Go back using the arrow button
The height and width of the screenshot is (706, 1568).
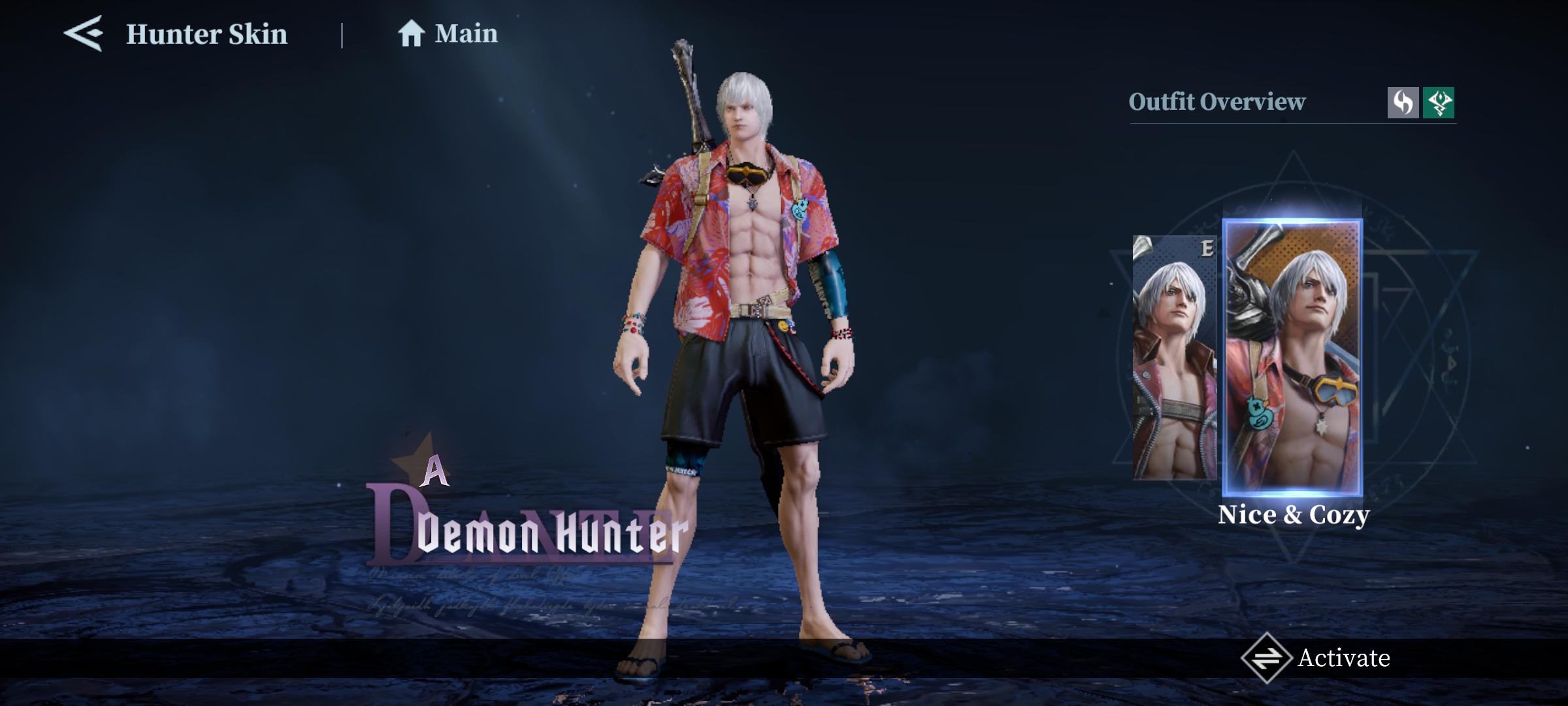coord(84,34)
